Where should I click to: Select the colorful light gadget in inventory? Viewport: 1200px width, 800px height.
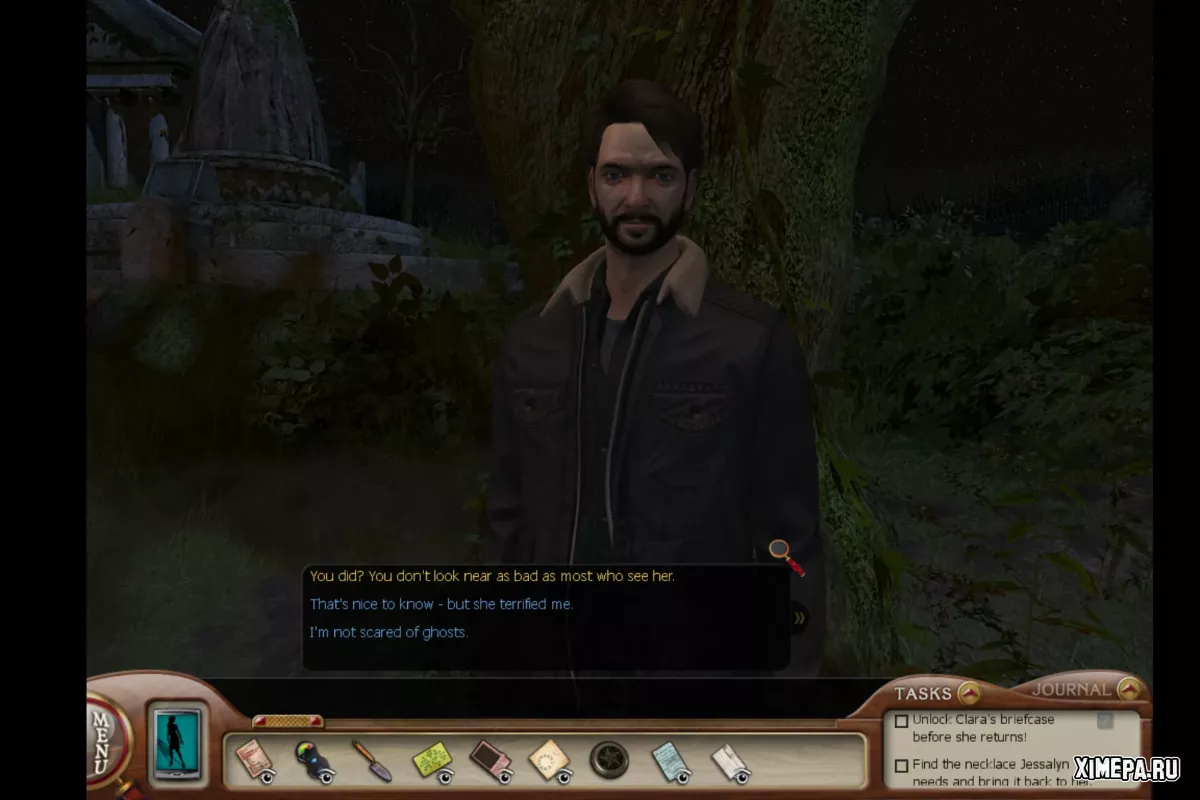point(312,760)
